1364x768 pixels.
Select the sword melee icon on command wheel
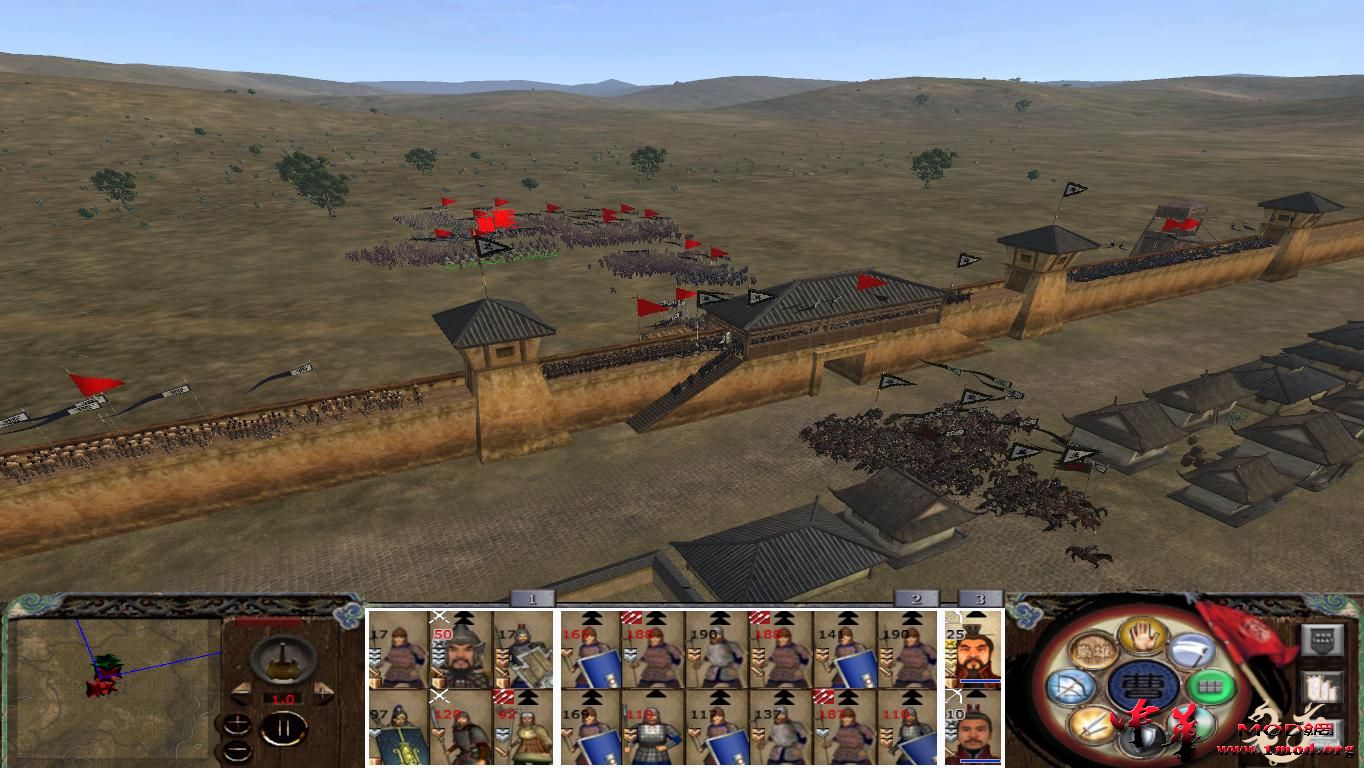click(x=1092, y=725)
